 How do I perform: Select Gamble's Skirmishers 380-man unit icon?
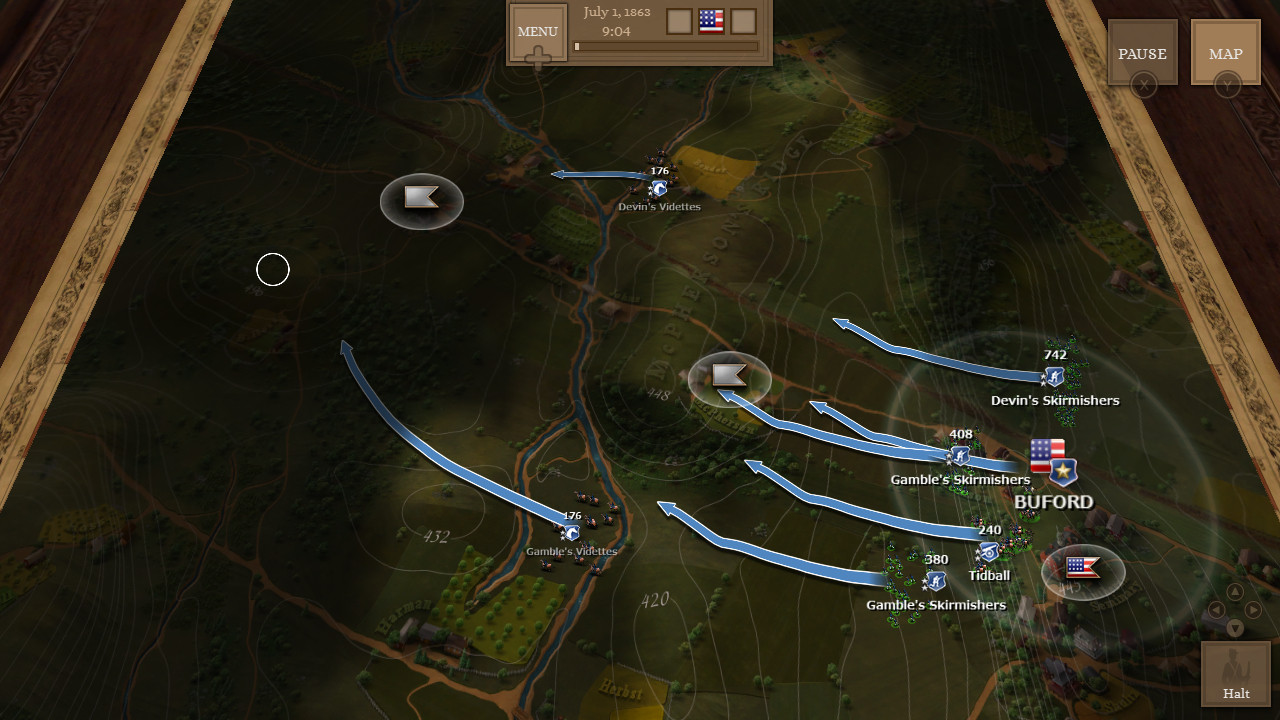934,581
